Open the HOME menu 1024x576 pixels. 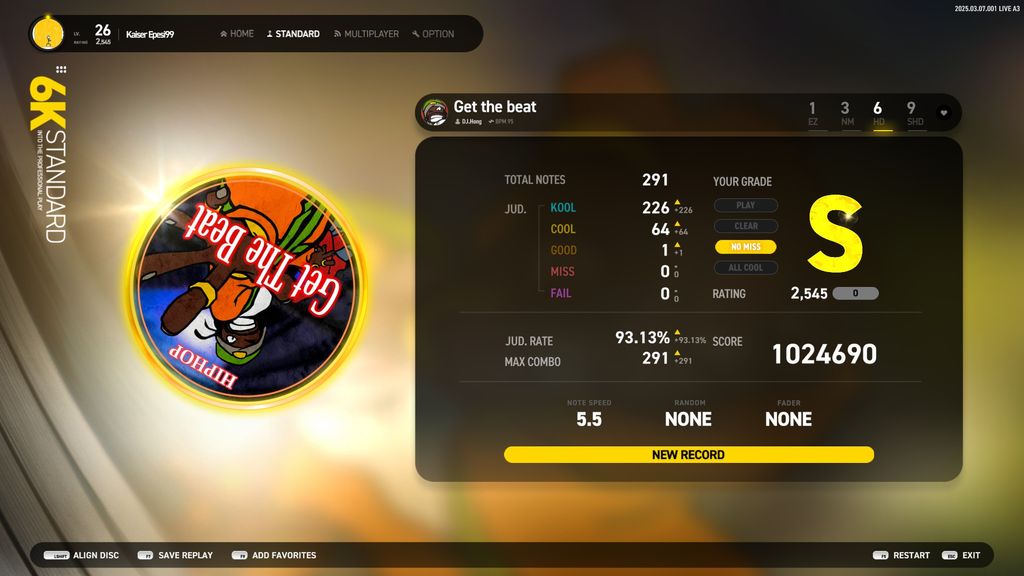tap(236, 34)
